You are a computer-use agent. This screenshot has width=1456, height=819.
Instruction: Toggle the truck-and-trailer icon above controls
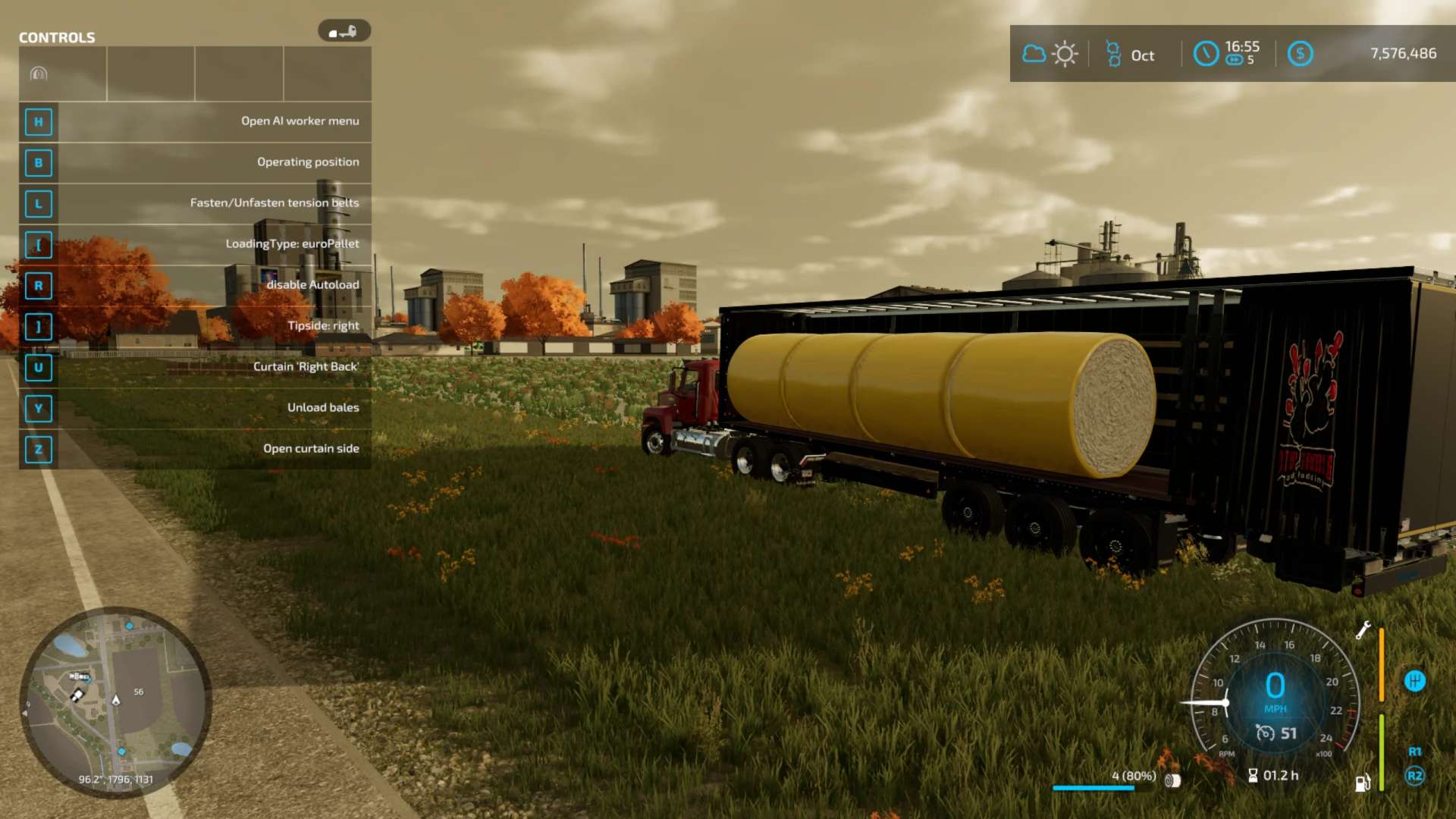344,31
